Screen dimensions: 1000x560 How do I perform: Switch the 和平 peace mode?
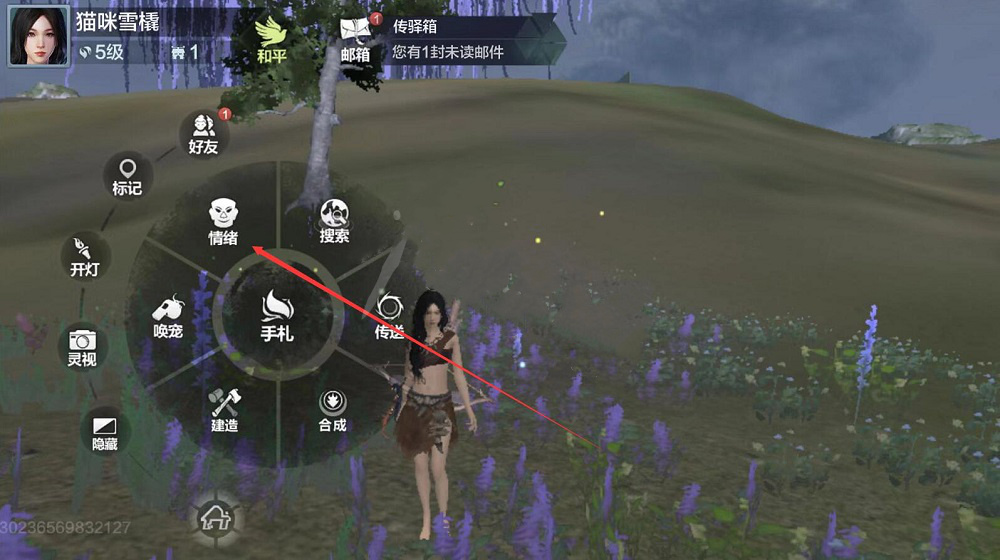coord(271,39)
